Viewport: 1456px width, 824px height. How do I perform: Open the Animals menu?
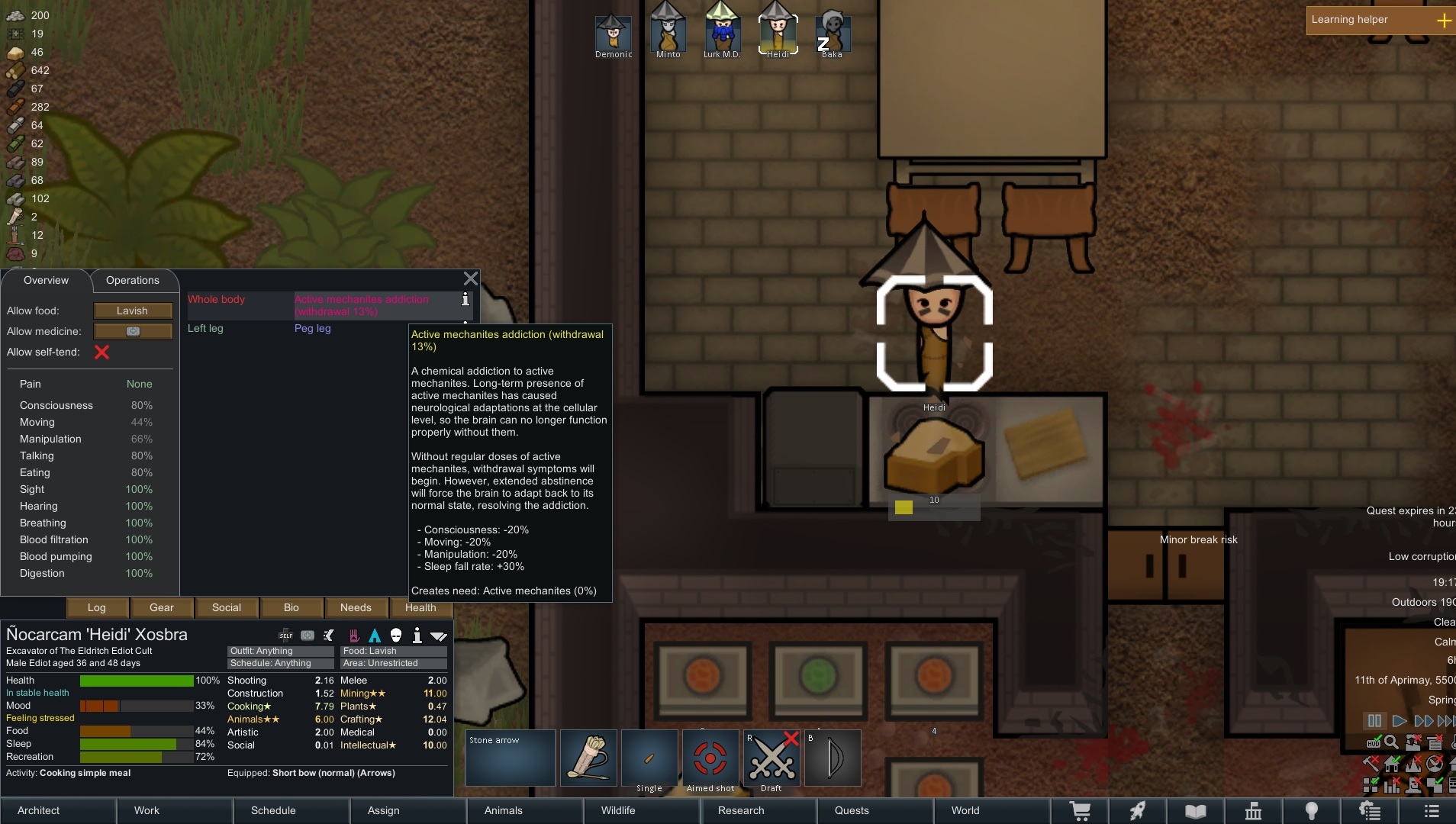(503, 810)
